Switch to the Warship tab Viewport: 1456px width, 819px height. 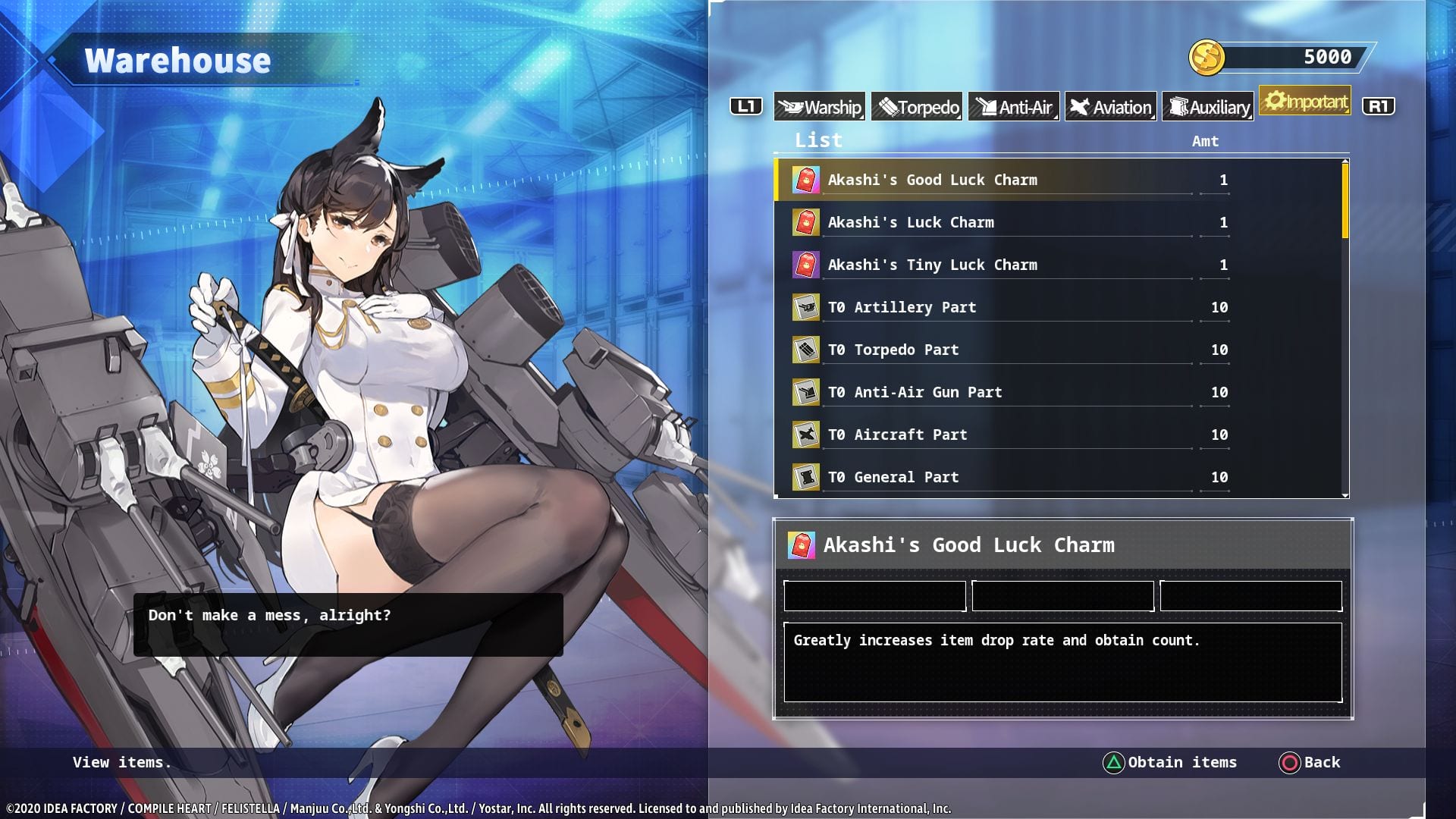[819, 107]
